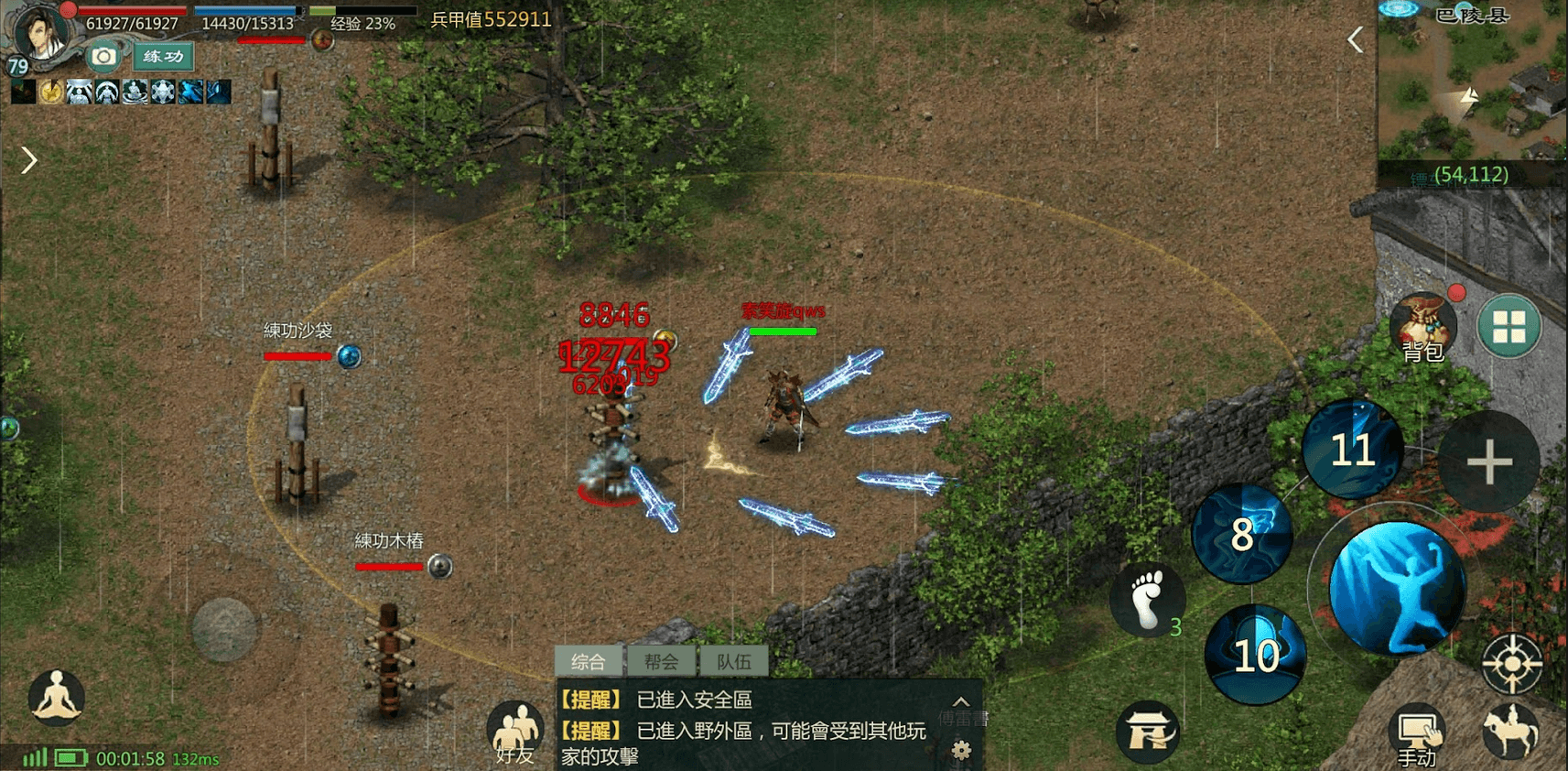Expand the left side panel arrow
Viewport: 1568px width, 771px height.
pos(29,160)
